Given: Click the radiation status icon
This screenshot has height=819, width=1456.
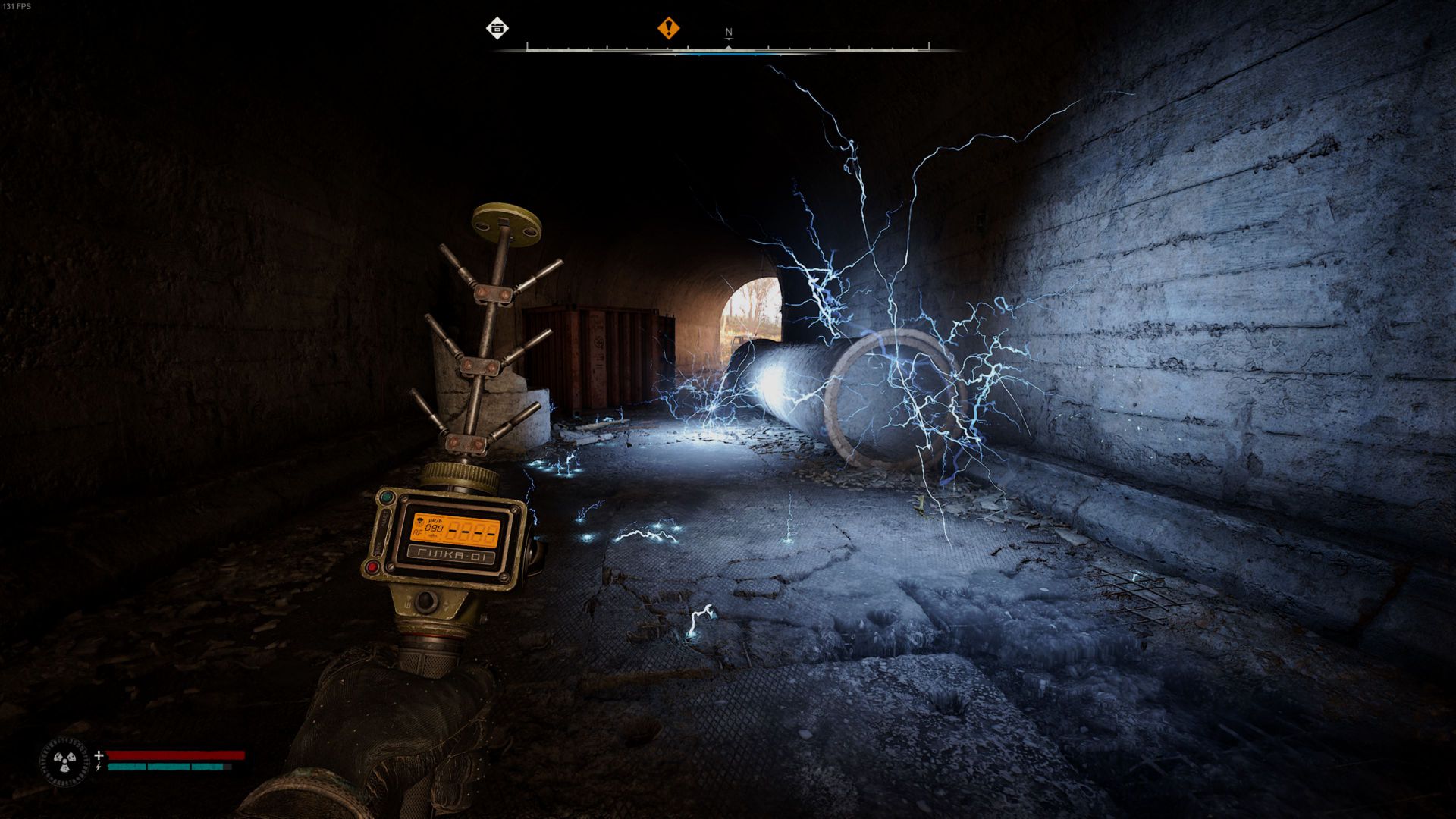Looking at the screenshot, I should click(x=64, y=761).
